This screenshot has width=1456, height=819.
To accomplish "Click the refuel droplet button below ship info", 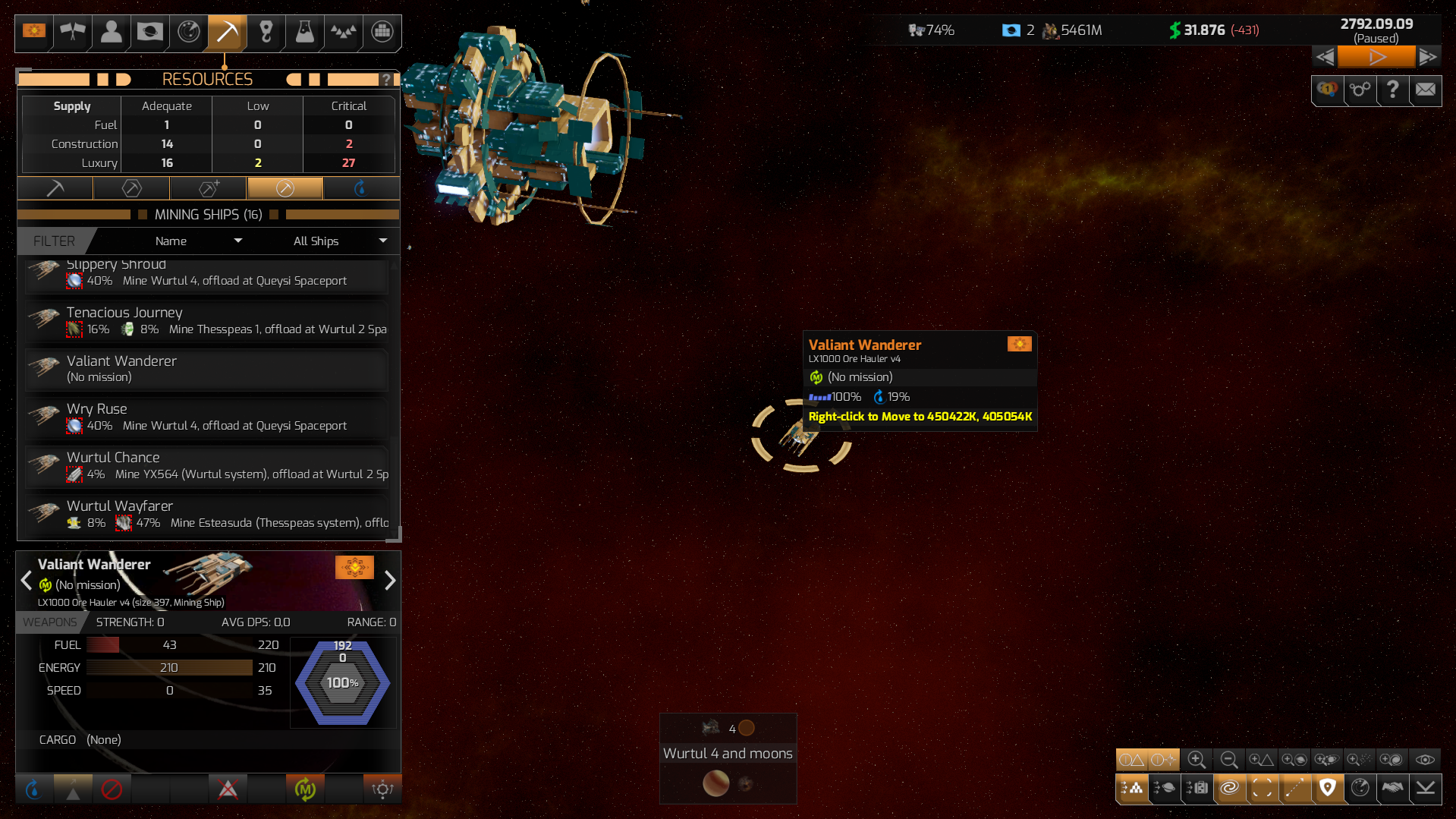I will pyautogui.click(x=33, y=789).
